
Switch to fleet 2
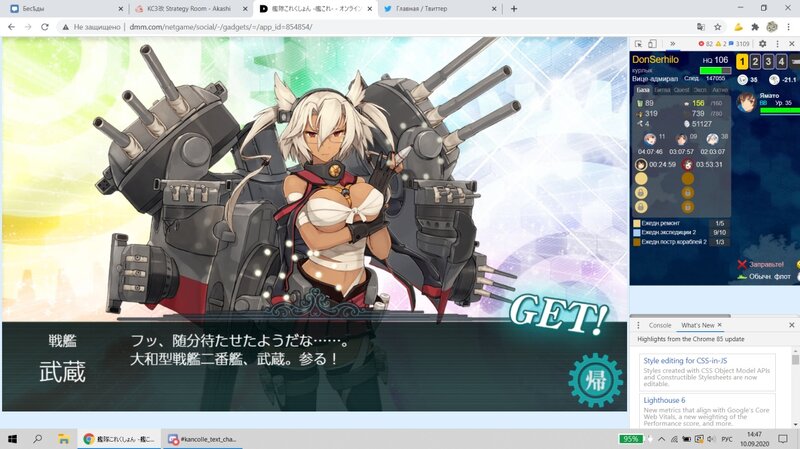(x=755, y=61)
